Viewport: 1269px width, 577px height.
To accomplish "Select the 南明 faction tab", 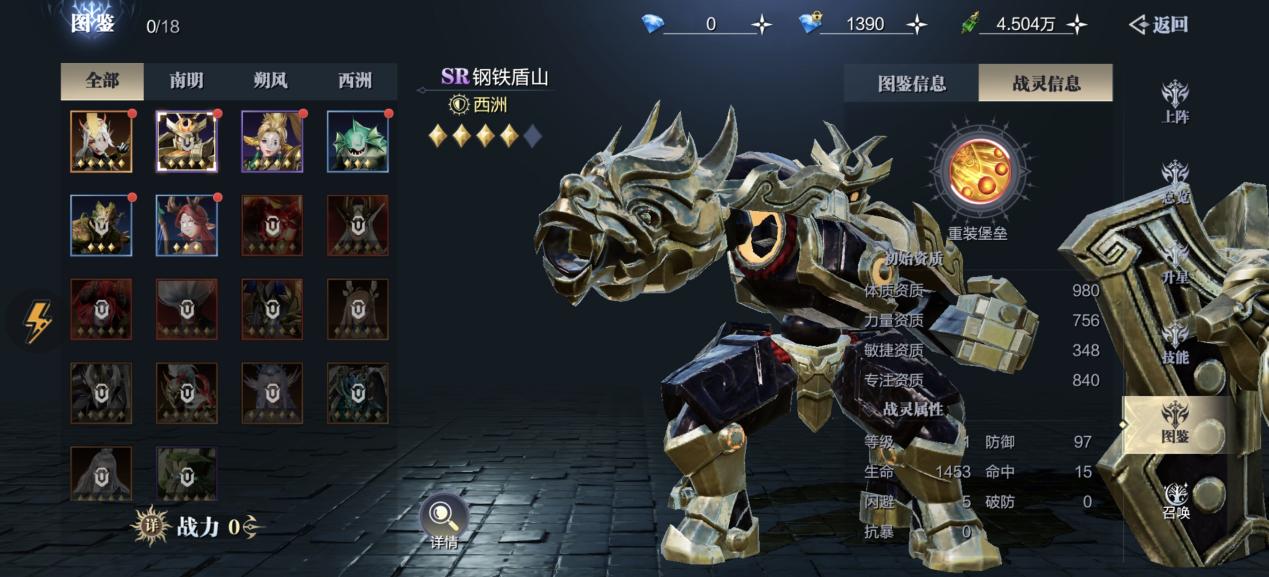I will (x=186, y=82).
